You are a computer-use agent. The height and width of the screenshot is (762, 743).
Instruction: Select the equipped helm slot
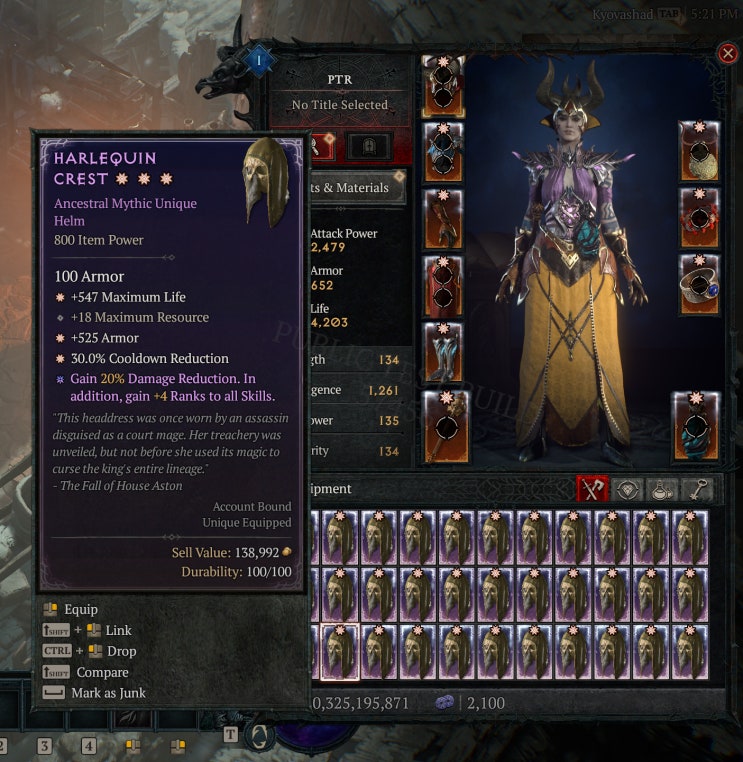pos(443,87)
